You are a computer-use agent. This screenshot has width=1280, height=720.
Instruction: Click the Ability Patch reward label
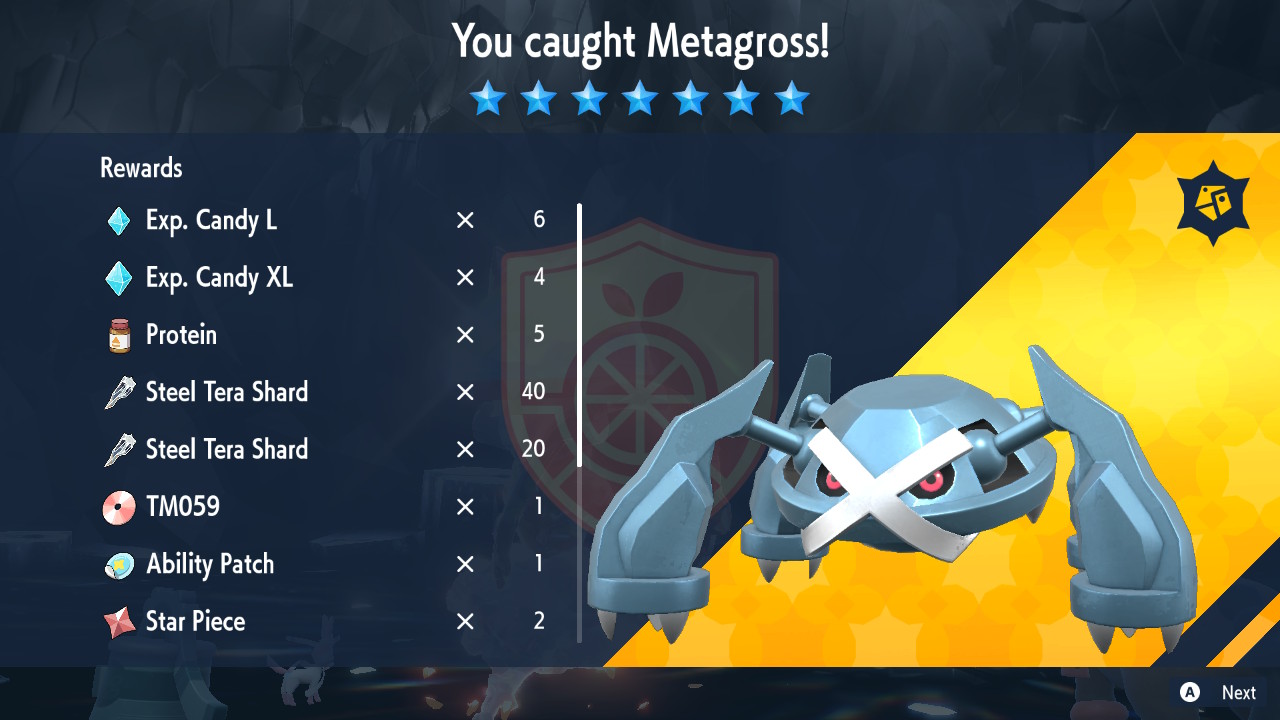209,564
